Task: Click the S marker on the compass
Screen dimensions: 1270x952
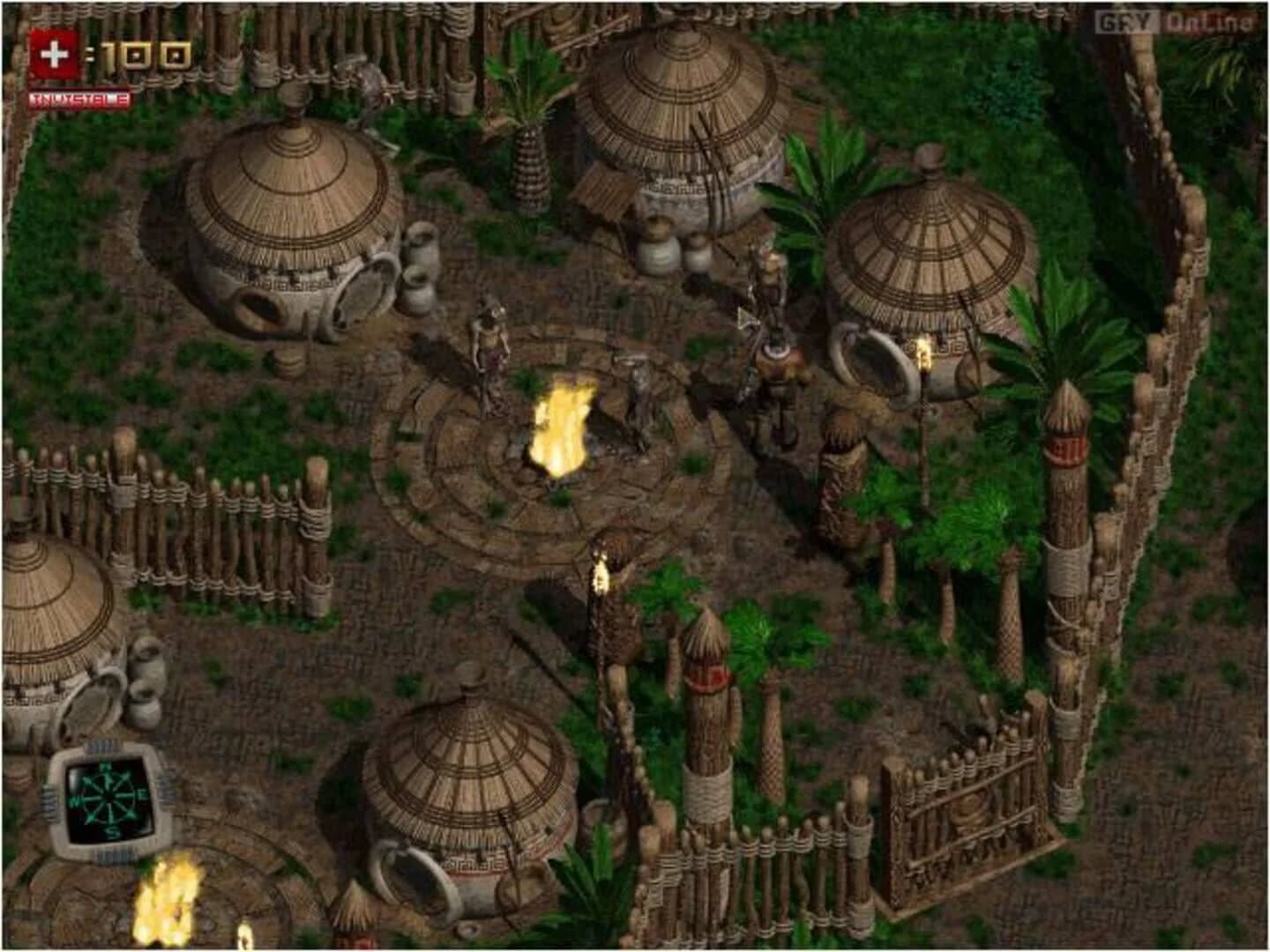Action: (111, 831)
